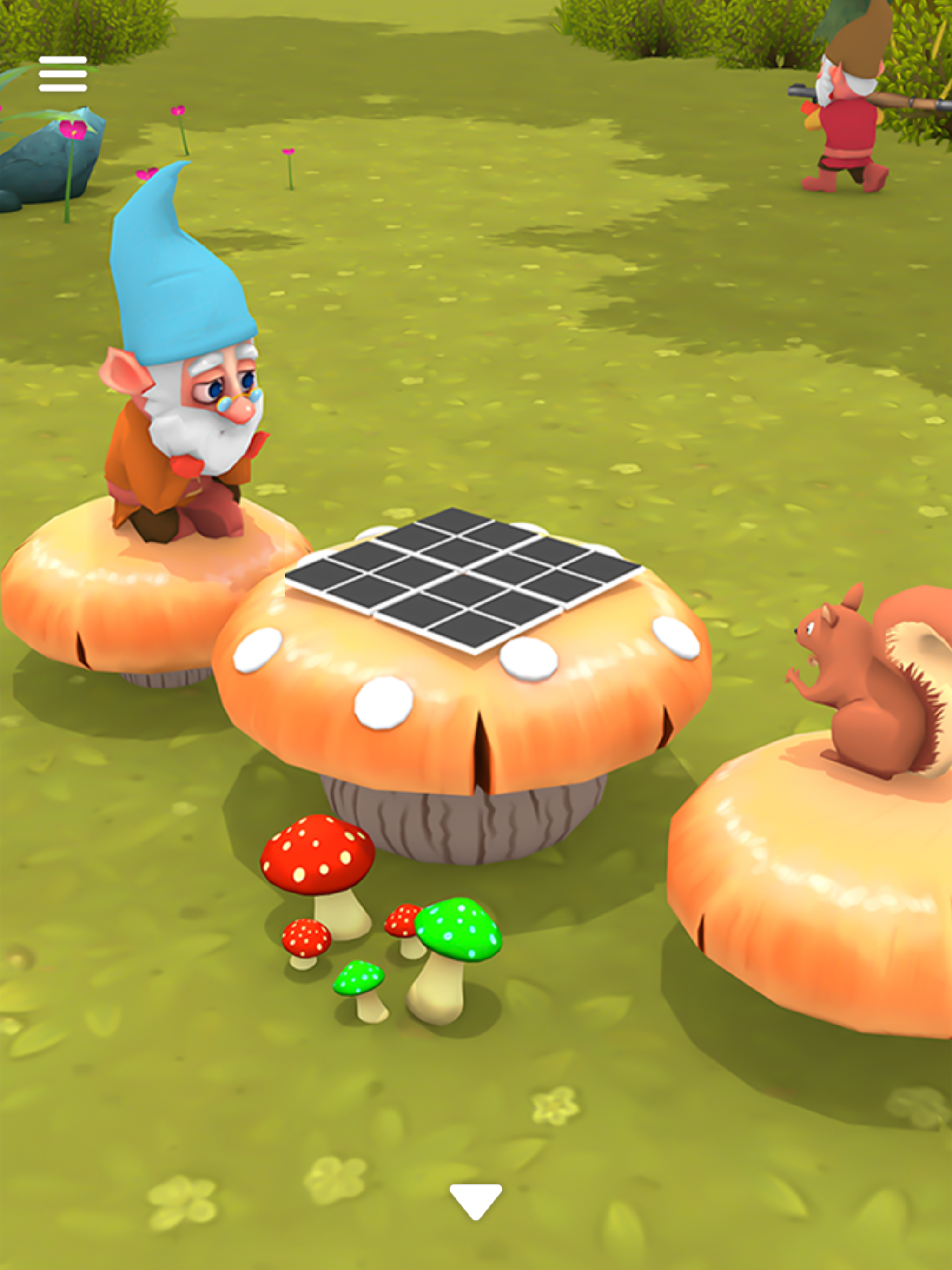Open the hamburger menu
This screenshot has width=952, height=1270.
pos(63,75)
